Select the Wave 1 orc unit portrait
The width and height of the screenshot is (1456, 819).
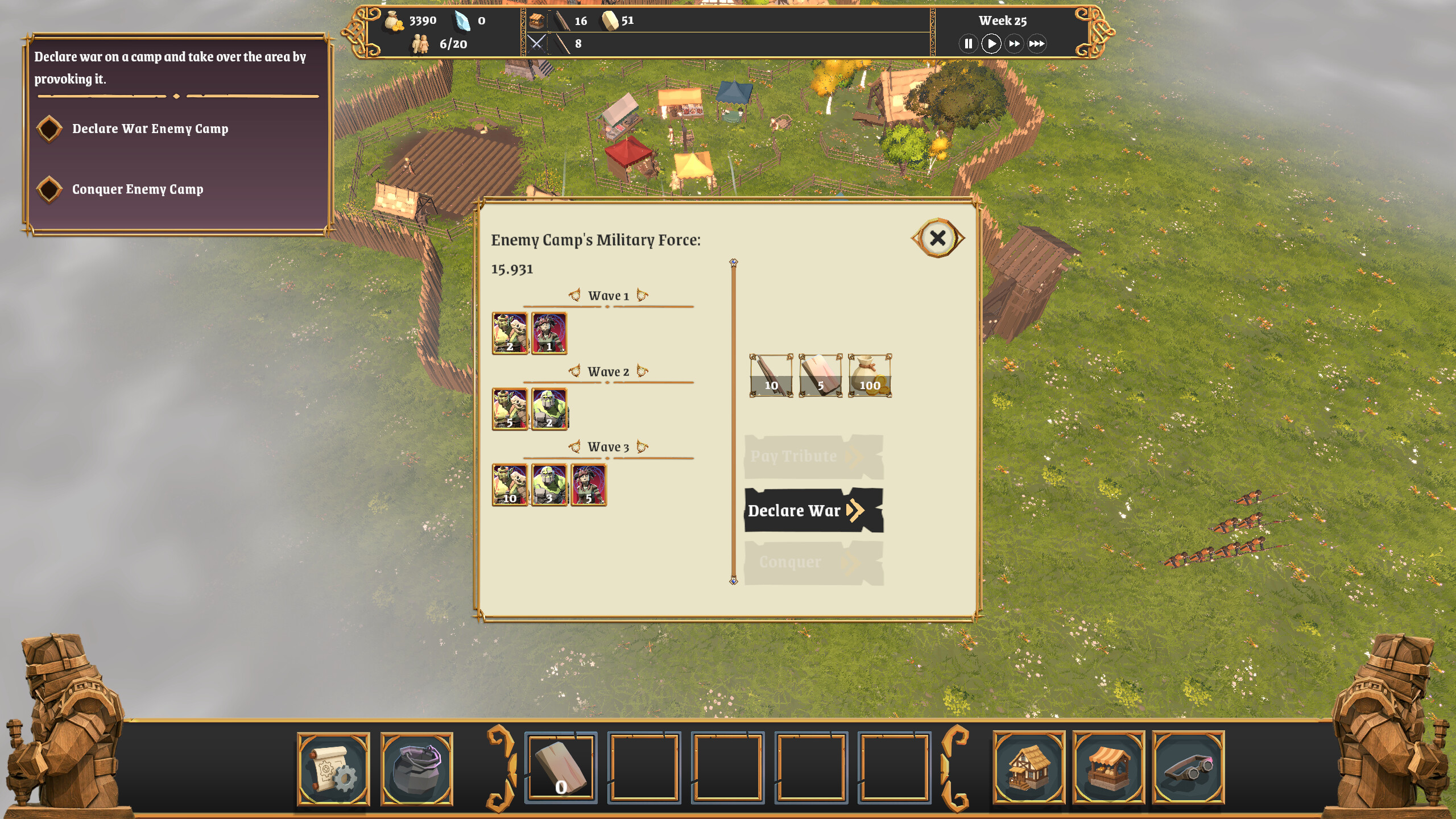click(510, 333)
